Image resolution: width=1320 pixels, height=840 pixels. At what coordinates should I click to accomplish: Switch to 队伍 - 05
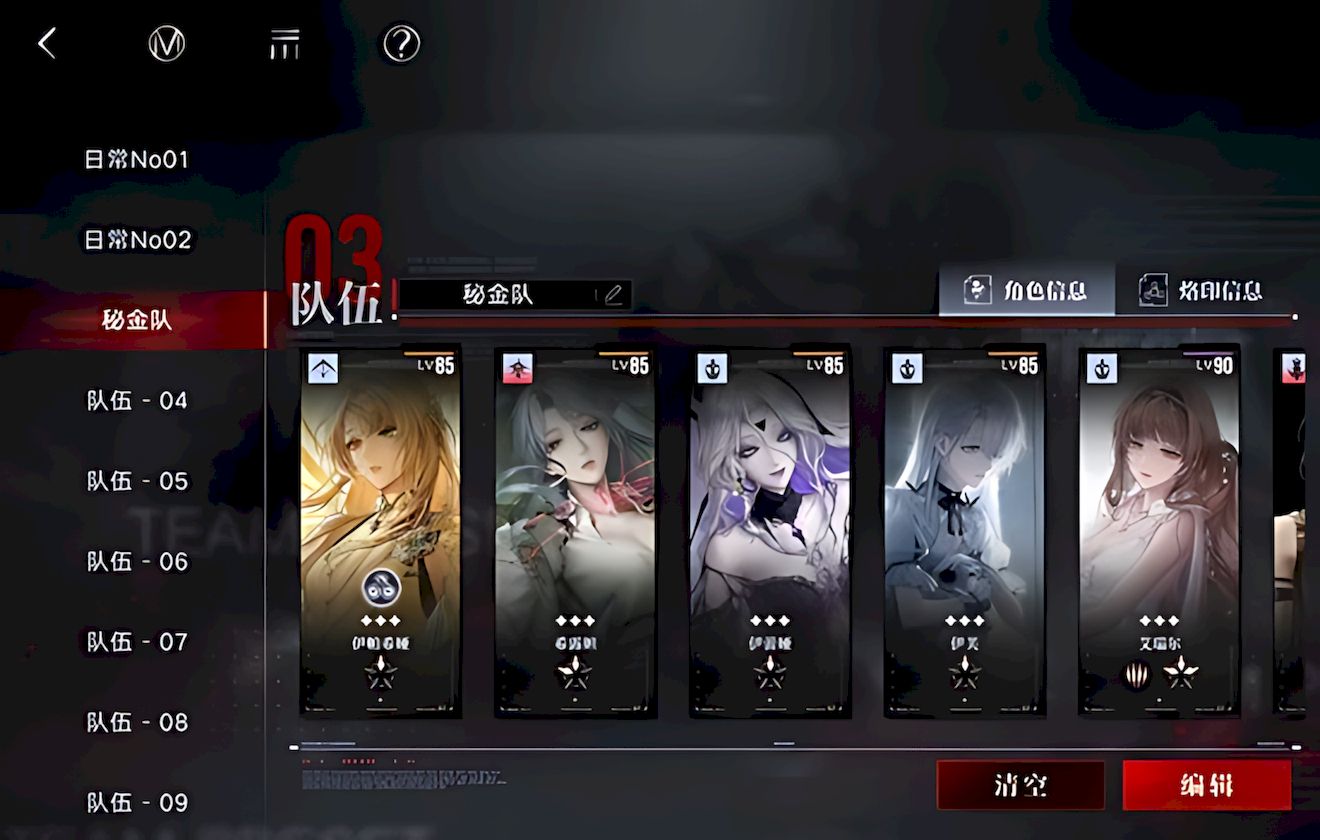point(137,481)
